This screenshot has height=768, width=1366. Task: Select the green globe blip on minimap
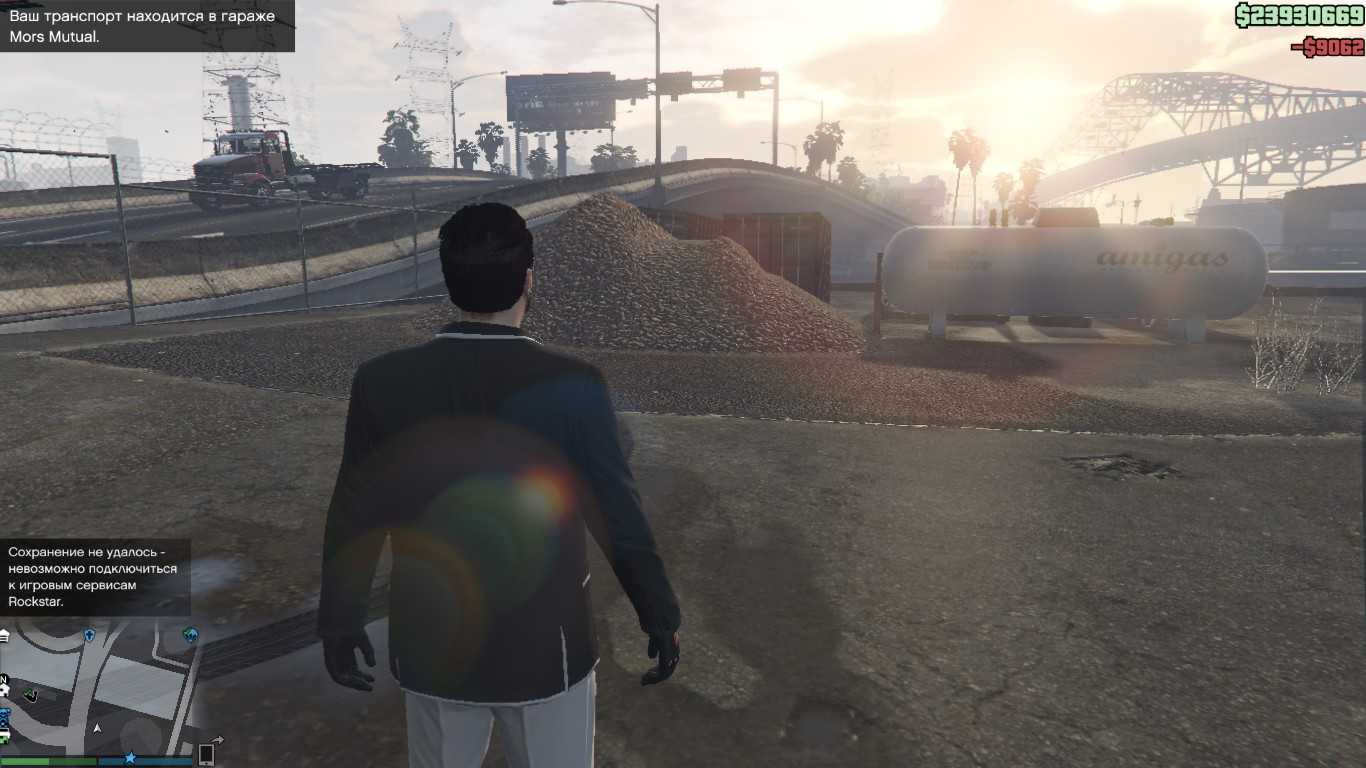point(190,635)
